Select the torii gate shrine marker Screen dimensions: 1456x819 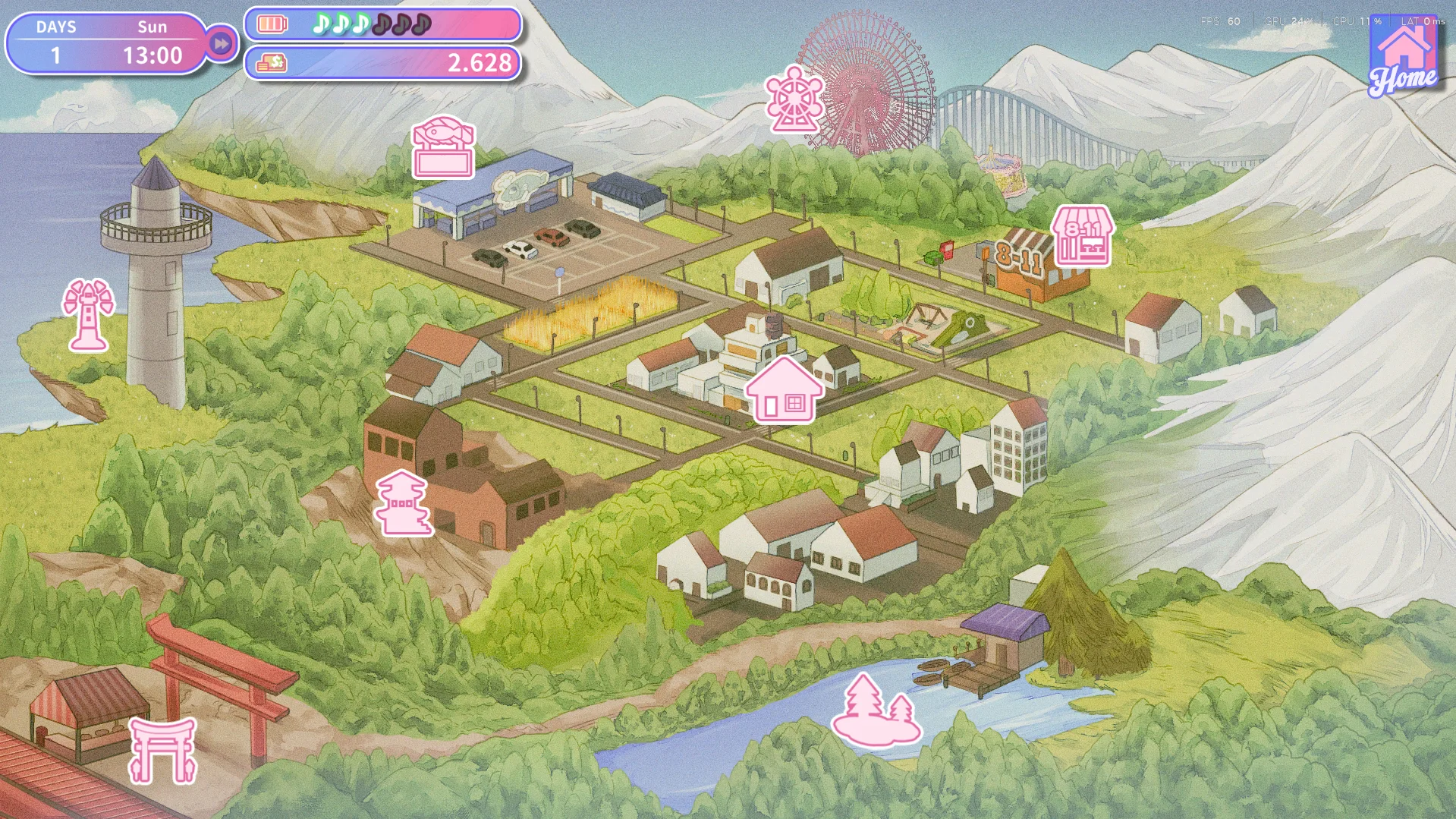click(x=163, y=750)
